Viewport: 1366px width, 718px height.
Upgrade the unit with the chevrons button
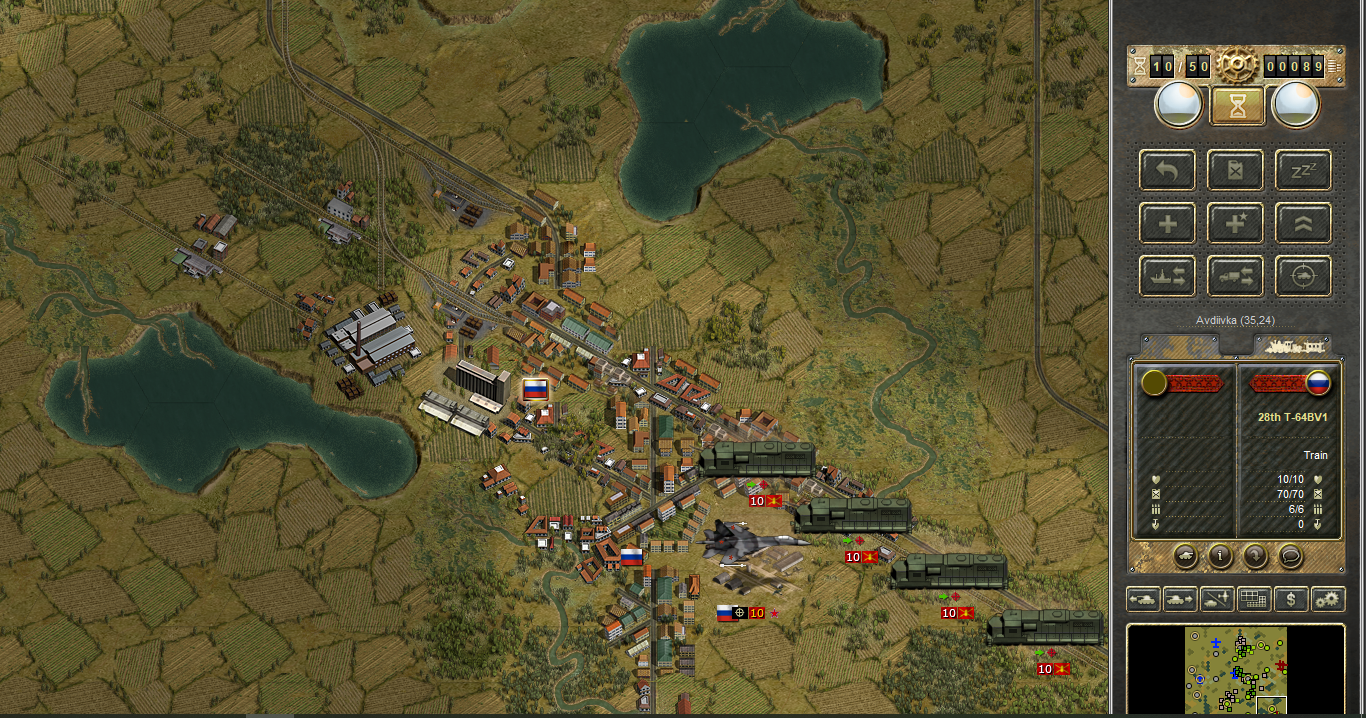[1302, 223]
